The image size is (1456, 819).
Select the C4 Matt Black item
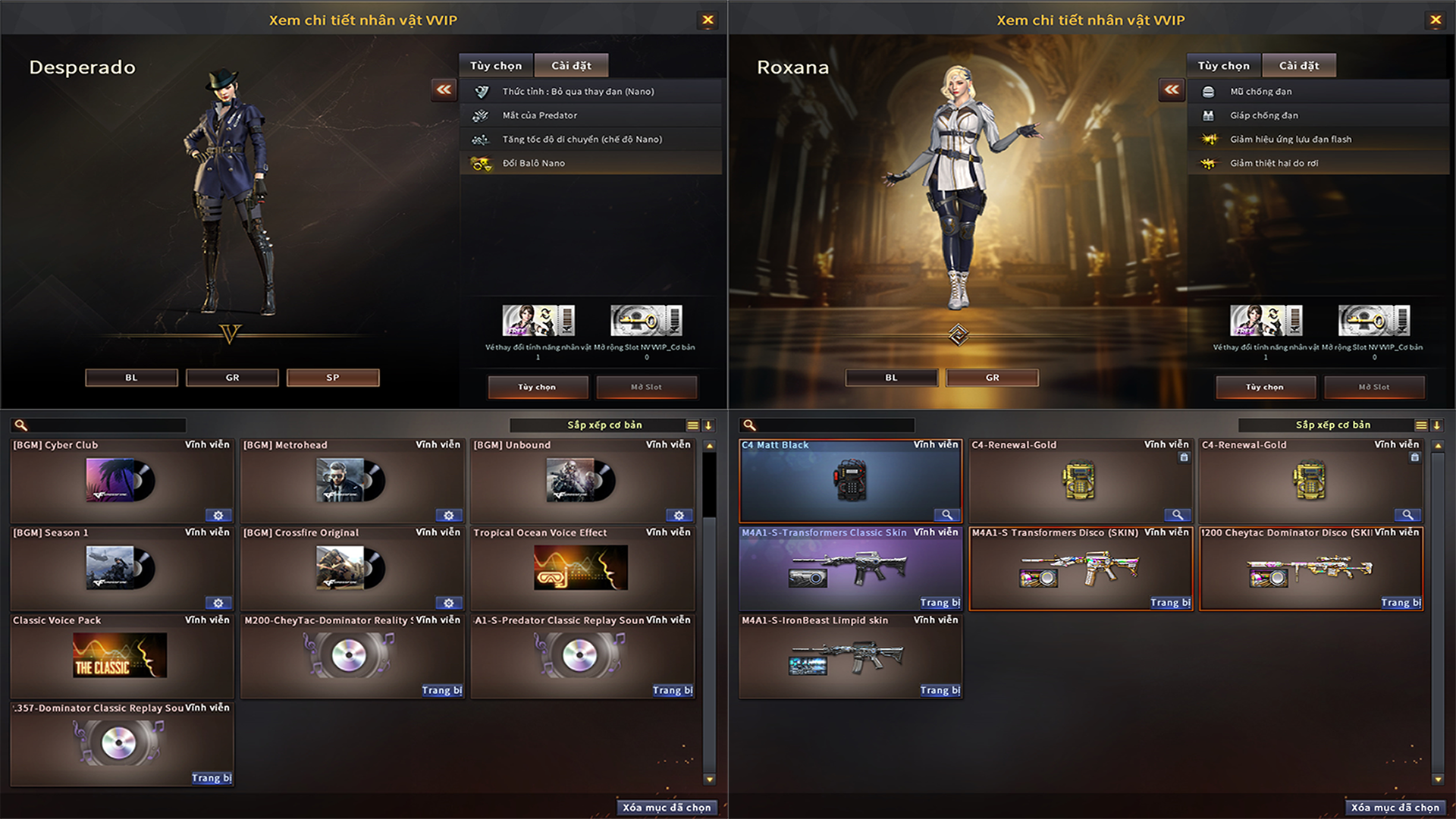click(x=850, y=482)
